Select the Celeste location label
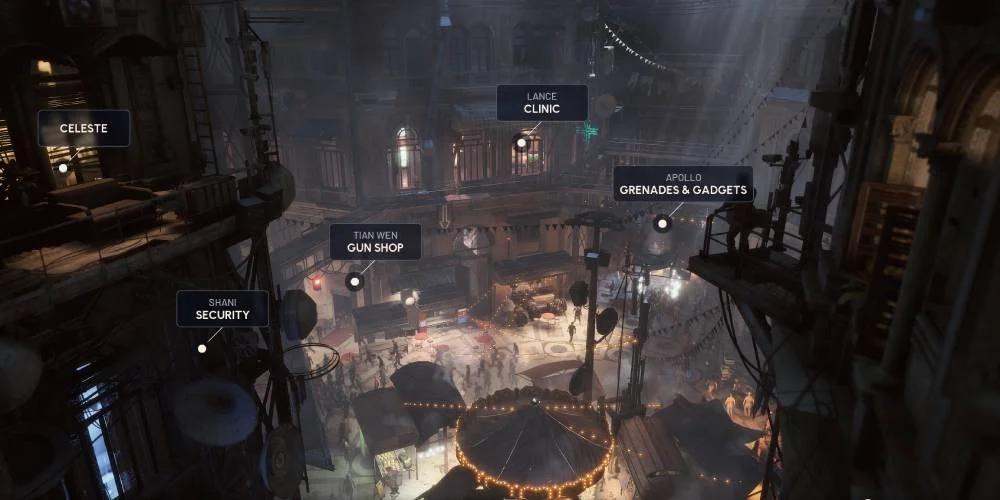The image size is (1000, 500). tap(83, 129)
